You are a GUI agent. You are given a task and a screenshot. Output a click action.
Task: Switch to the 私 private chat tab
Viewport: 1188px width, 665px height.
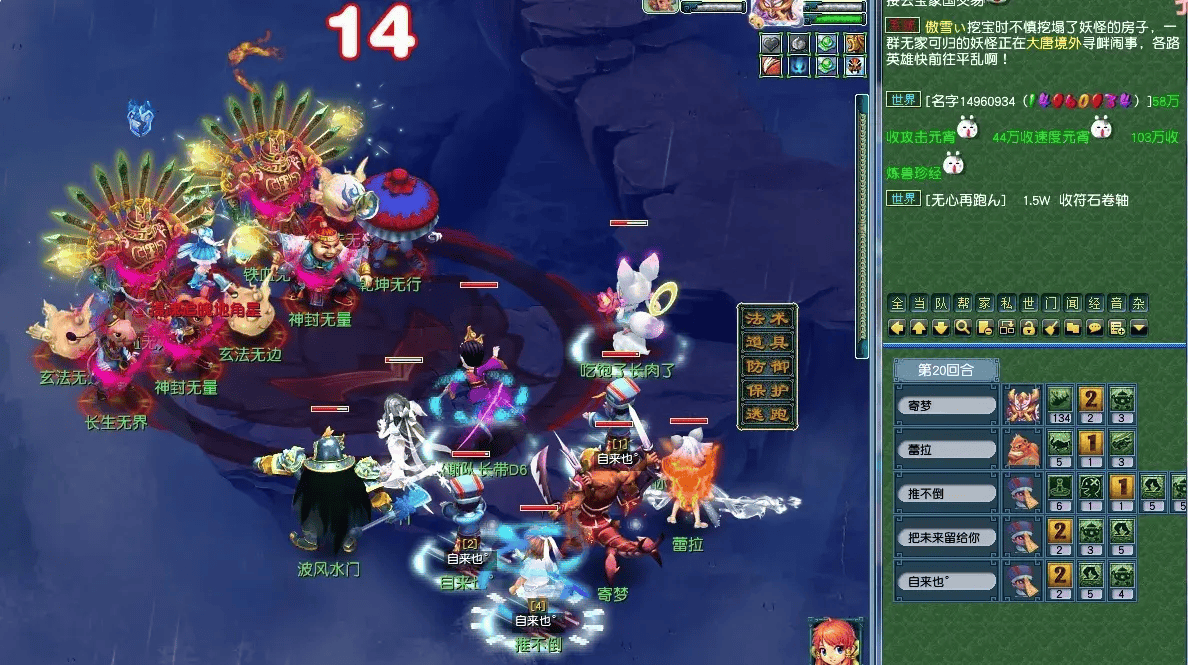(x=1006, y=304)
